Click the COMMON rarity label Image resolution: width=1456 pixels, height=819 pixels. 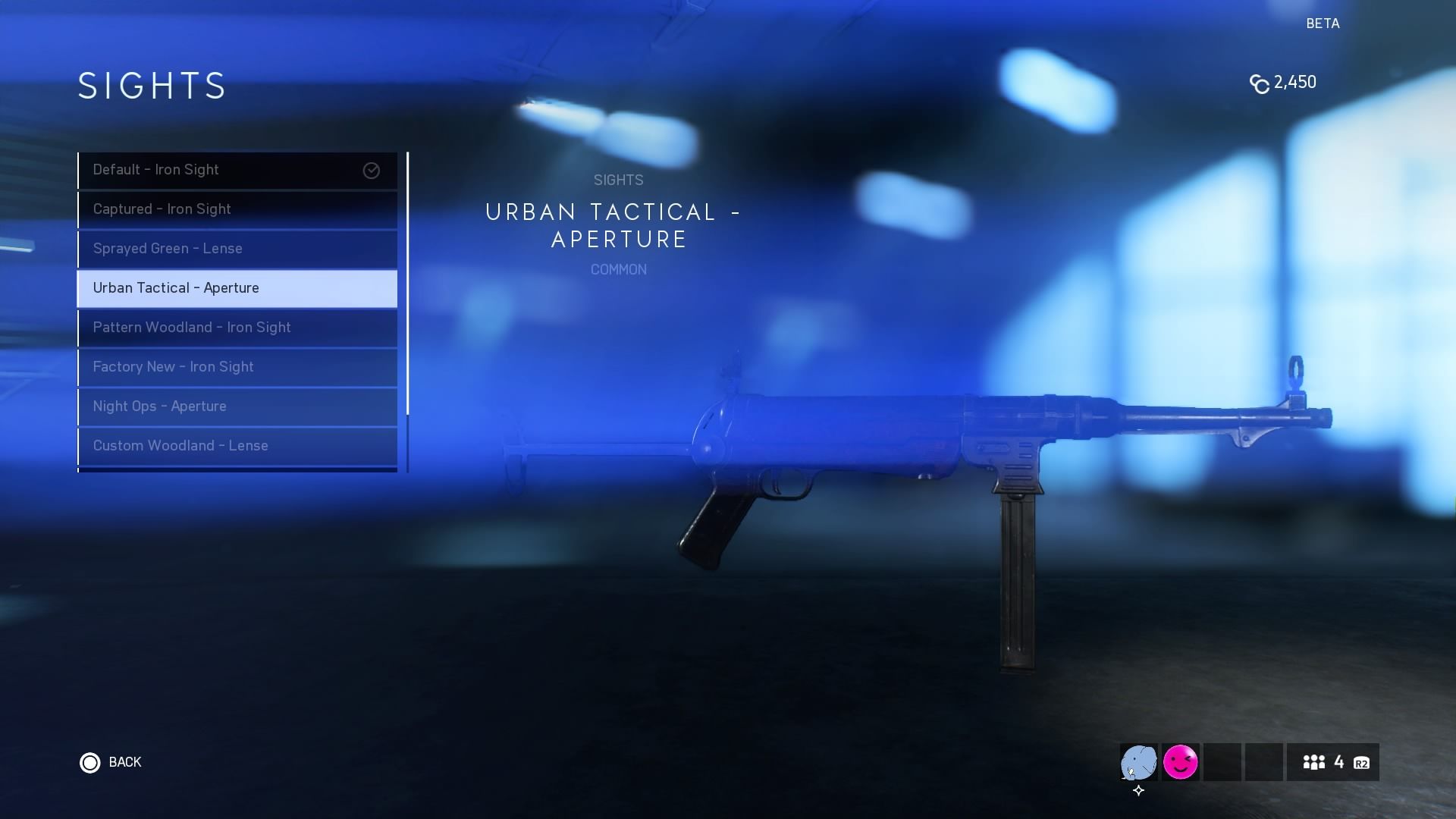pos(618,270)
